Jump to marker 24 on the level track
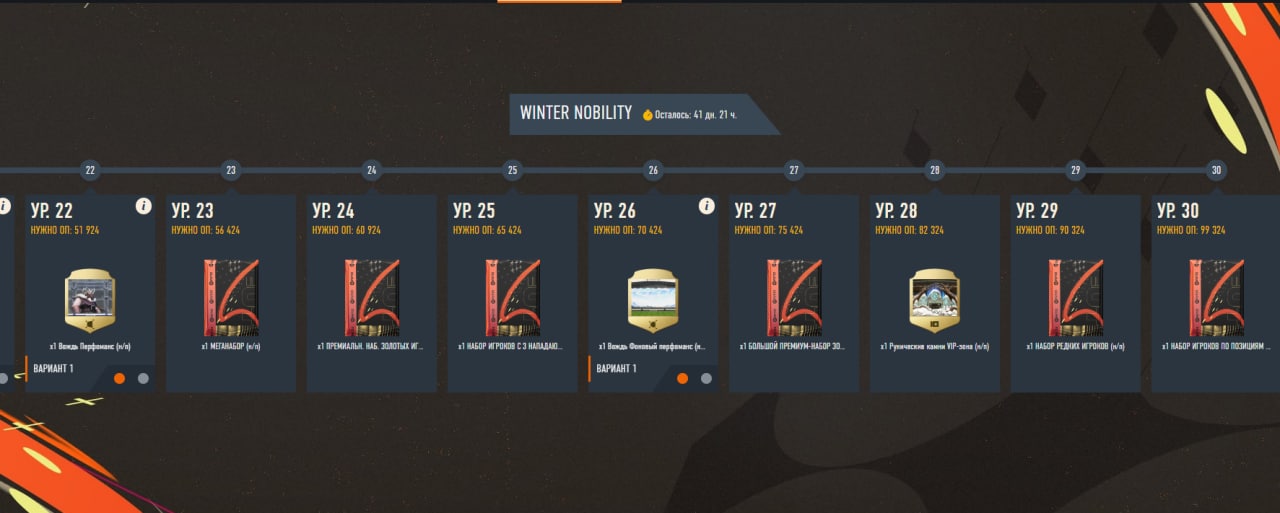Viewport: 1280px width, 513px height. pyautogui.click(x=372, y=170)
